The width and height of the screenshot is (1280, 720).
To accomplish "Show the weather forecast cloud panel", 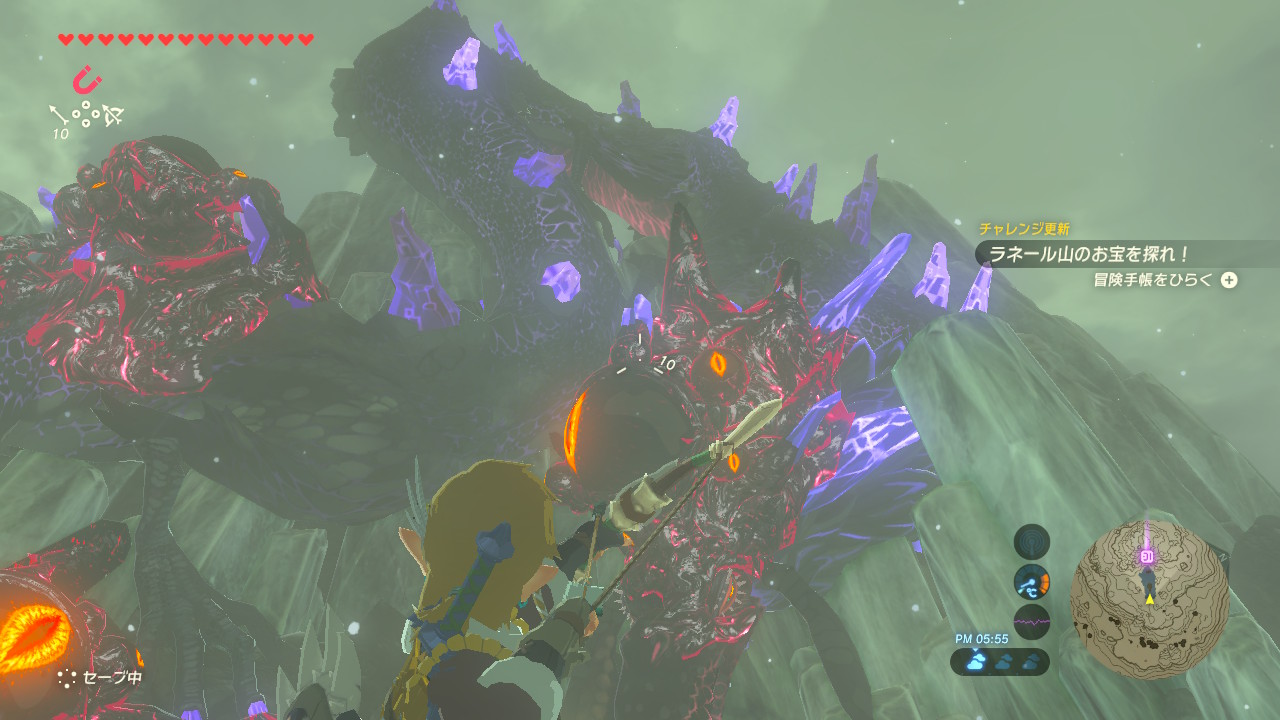I will (x=1000, y=661).
